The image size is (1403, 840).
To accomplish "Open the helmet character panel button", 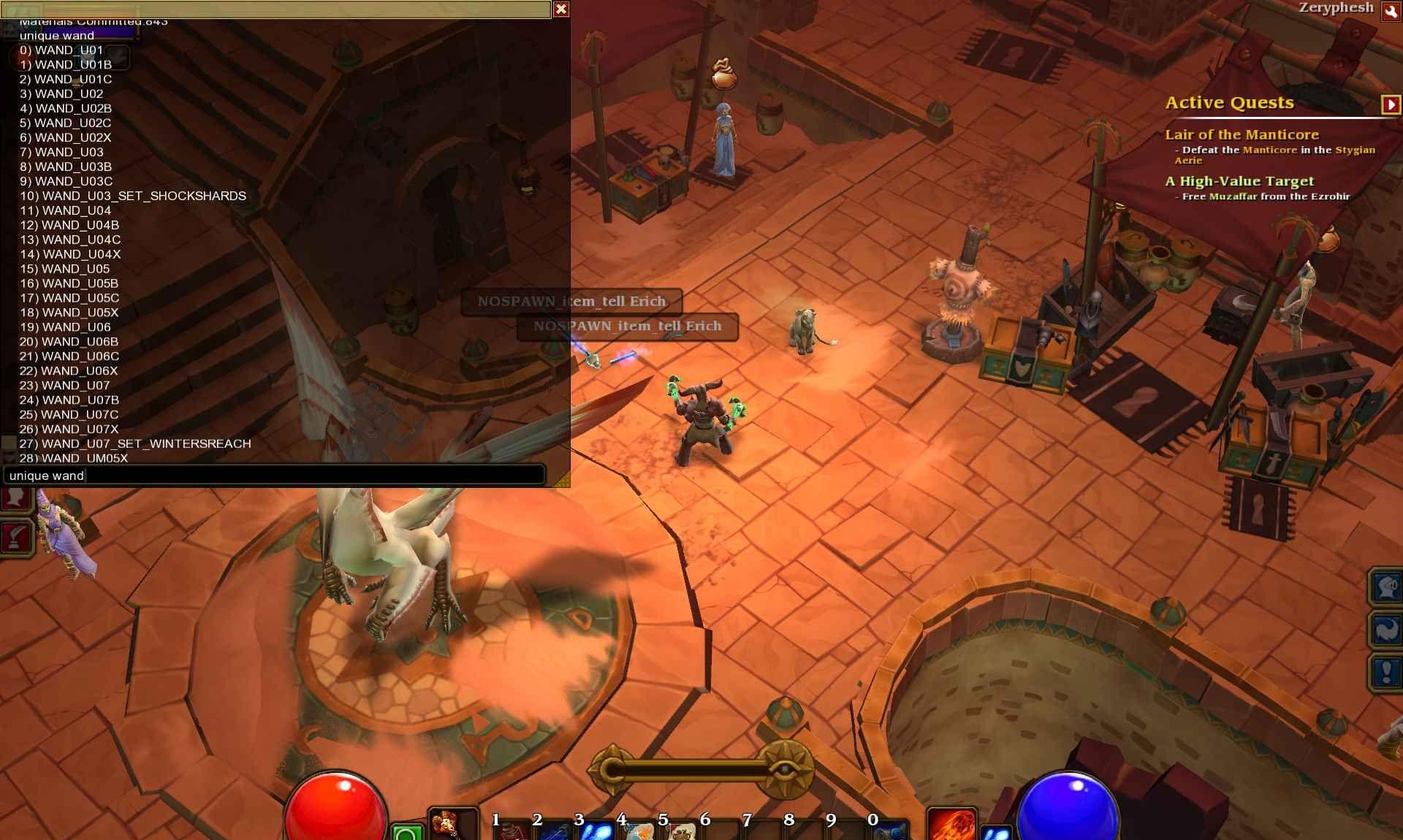I will (1386, 586).
